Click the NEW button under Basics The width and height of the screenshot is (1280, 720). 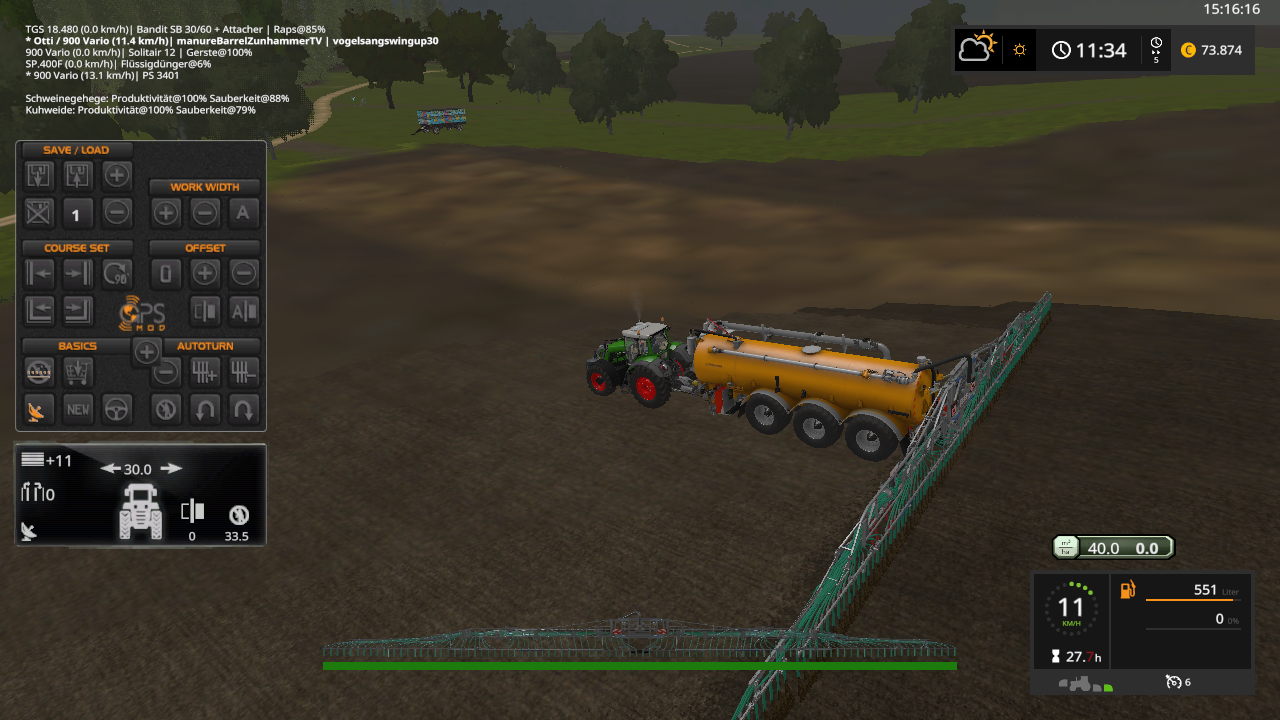(x=78, y=408)
